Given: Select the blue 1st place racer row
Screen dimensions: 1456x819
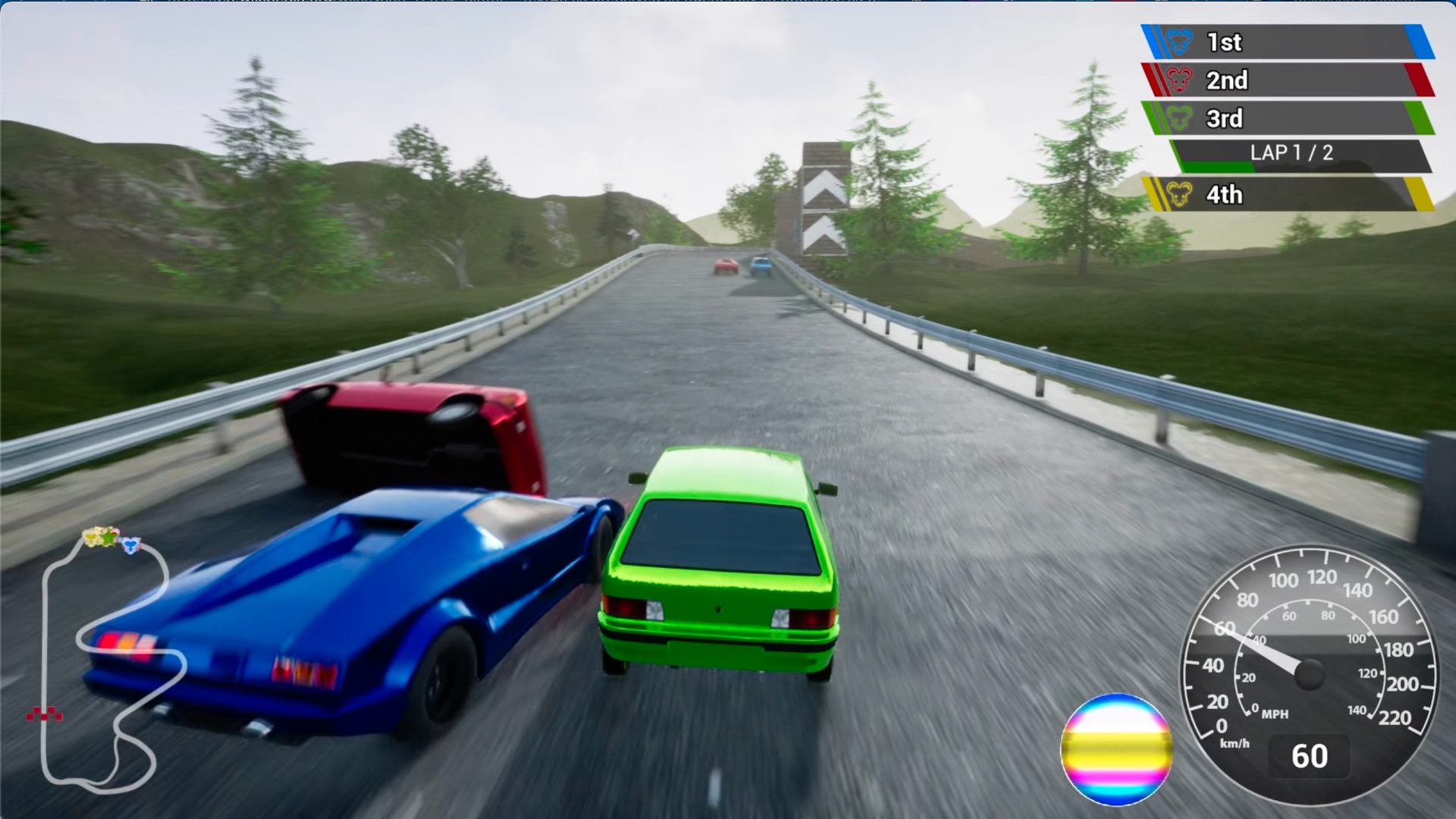Looking at the screenshot, I should (x=1288, y=42).
